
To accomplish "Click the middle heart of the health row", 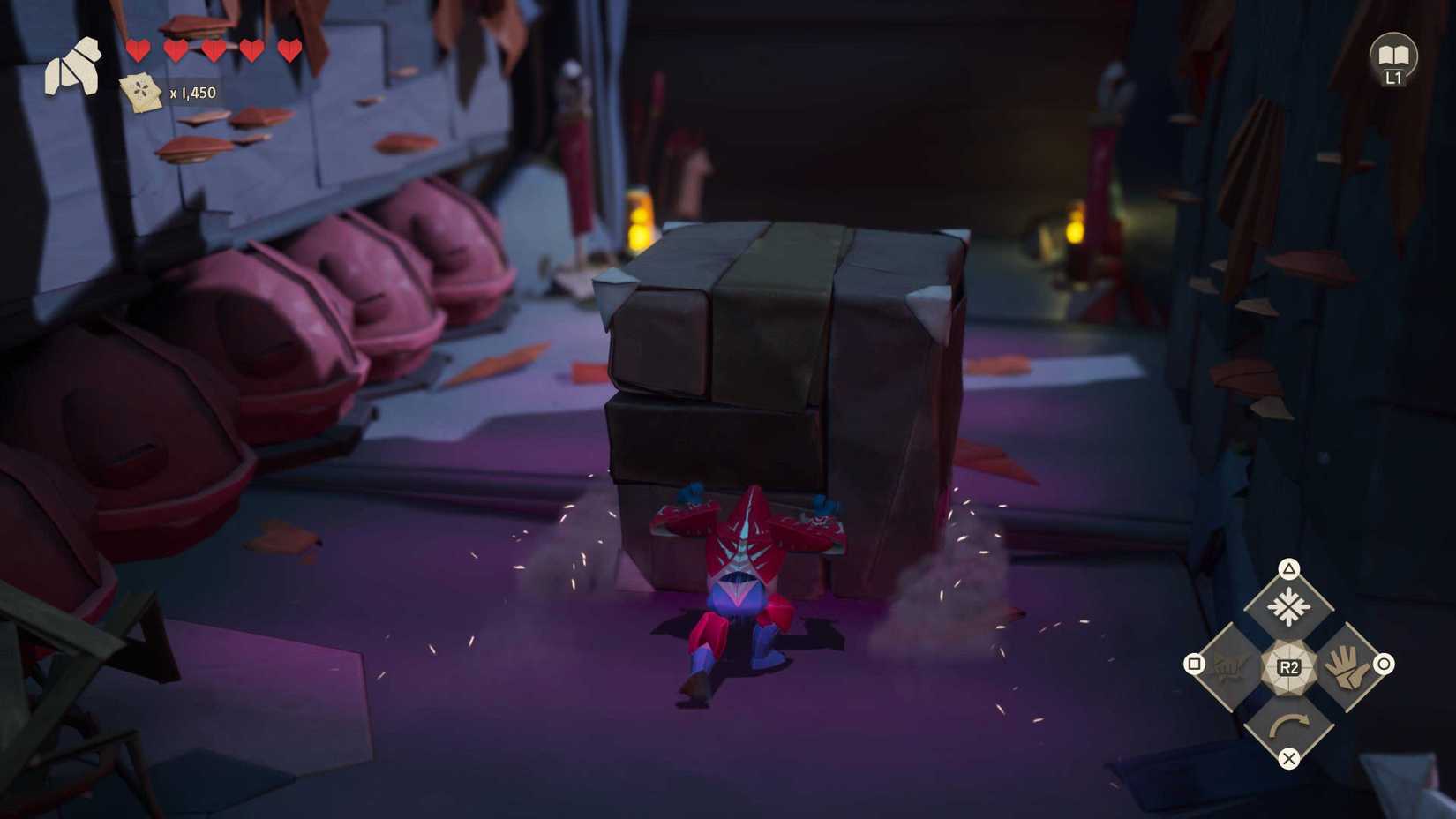I will [x=215, y=50].
